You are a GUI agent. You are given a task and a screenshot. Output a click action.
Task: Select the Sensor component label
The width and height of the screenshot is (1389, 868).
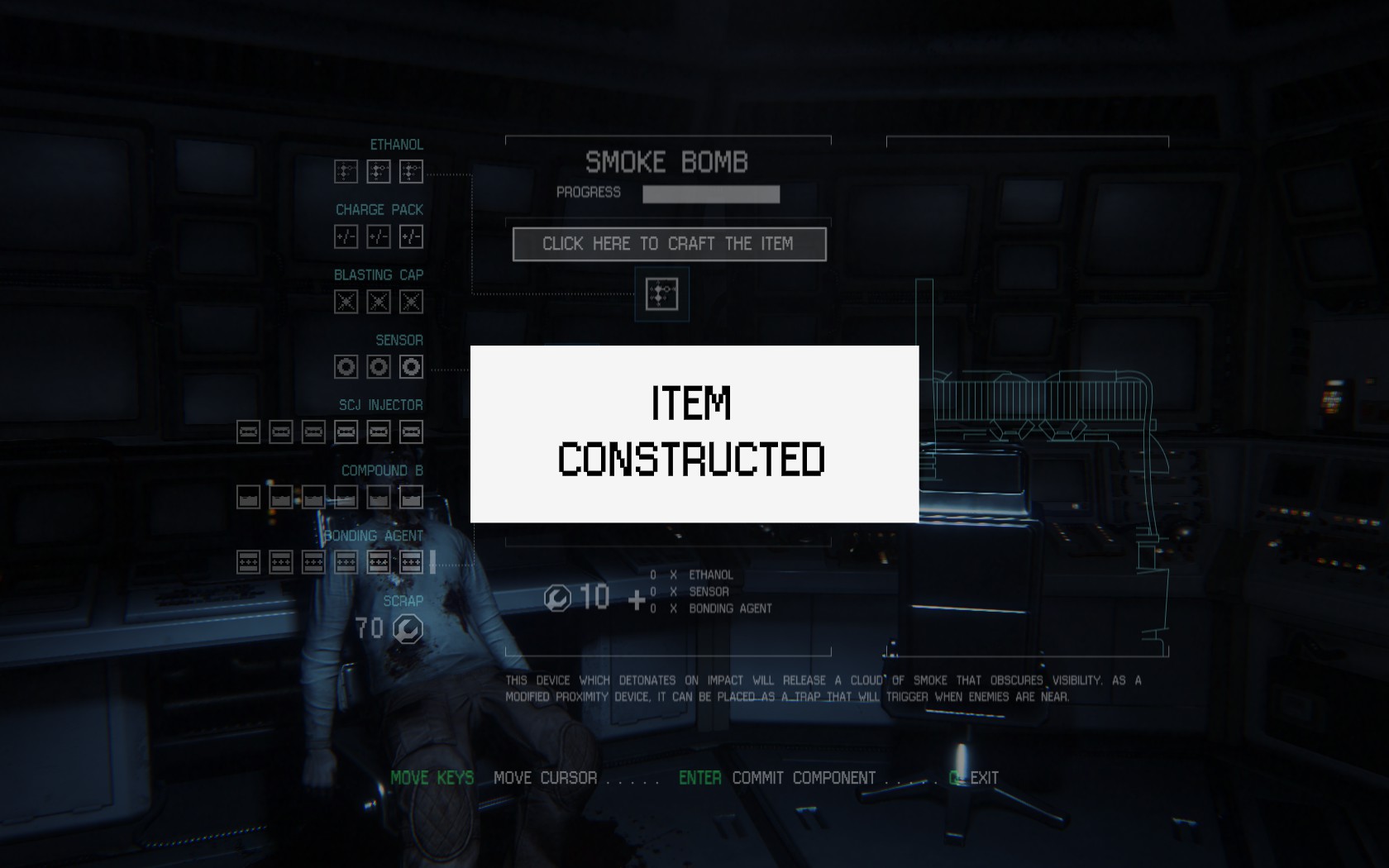(399, 341)
